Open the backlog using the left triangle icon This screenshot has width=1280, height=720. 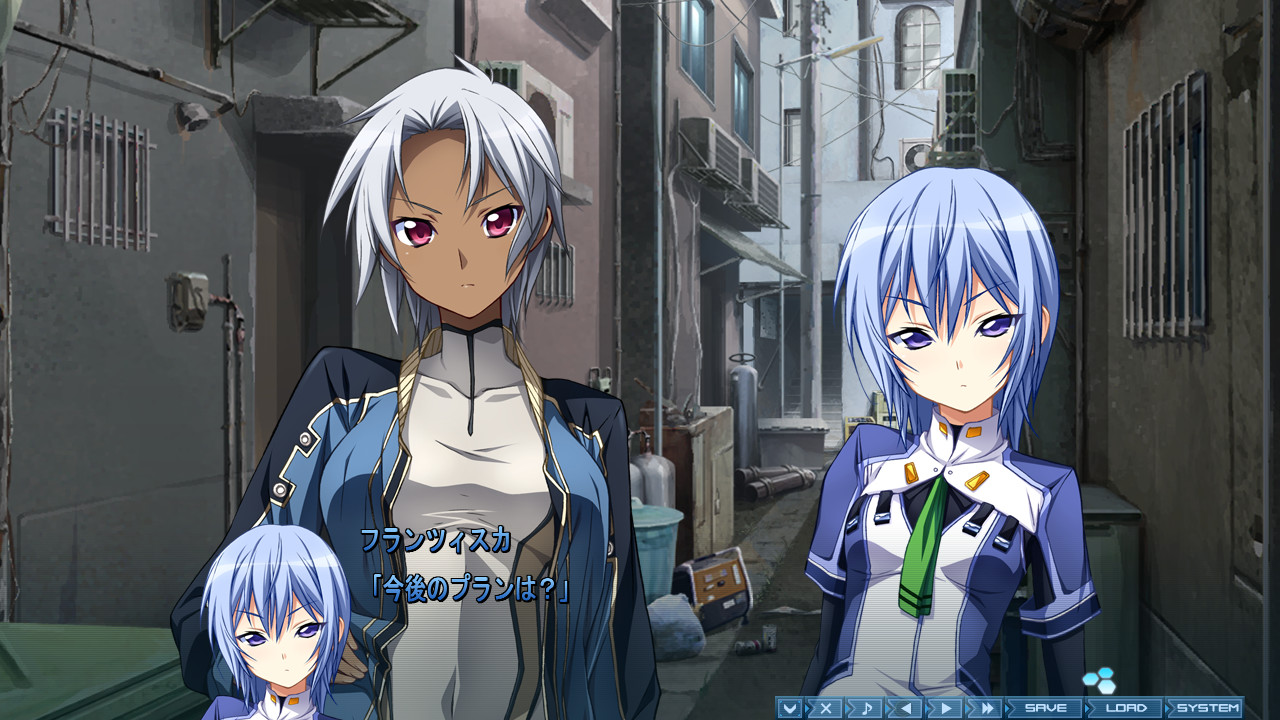coord(905,707)
